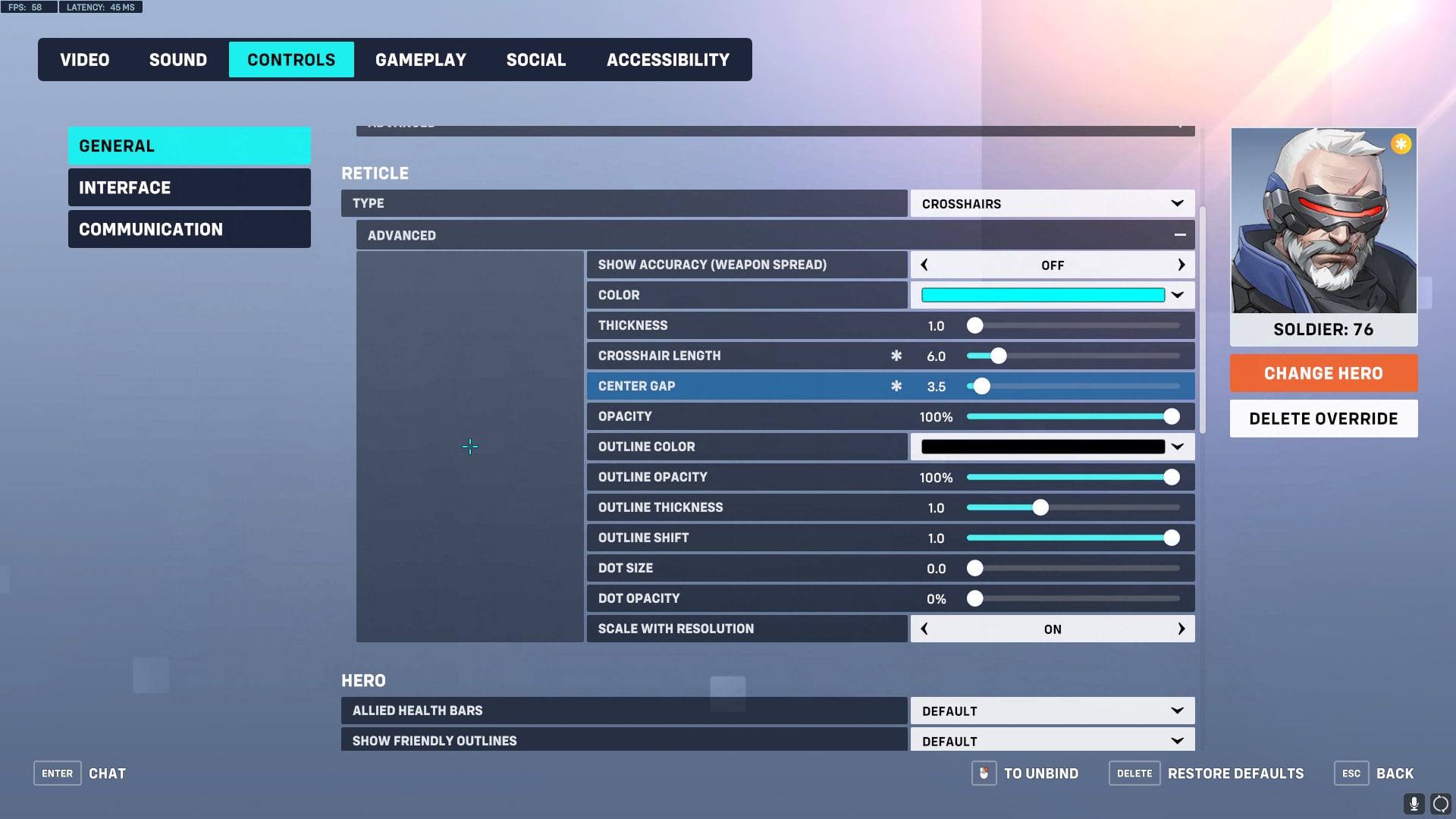Open the Allied Health Bars dropdown
The width and height of the screenshot is (1456, 819).
(1052, 711)
